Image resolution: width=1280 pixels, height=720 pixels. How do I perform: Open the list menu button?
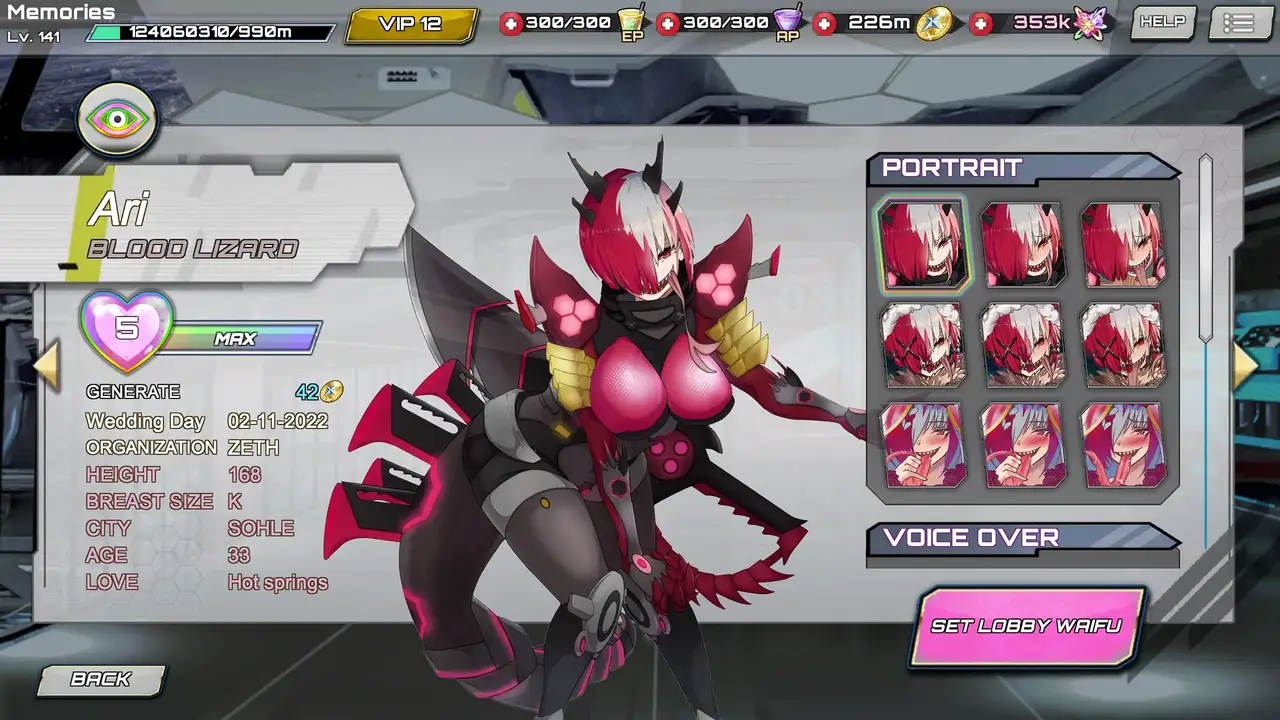coord(1238,23)
